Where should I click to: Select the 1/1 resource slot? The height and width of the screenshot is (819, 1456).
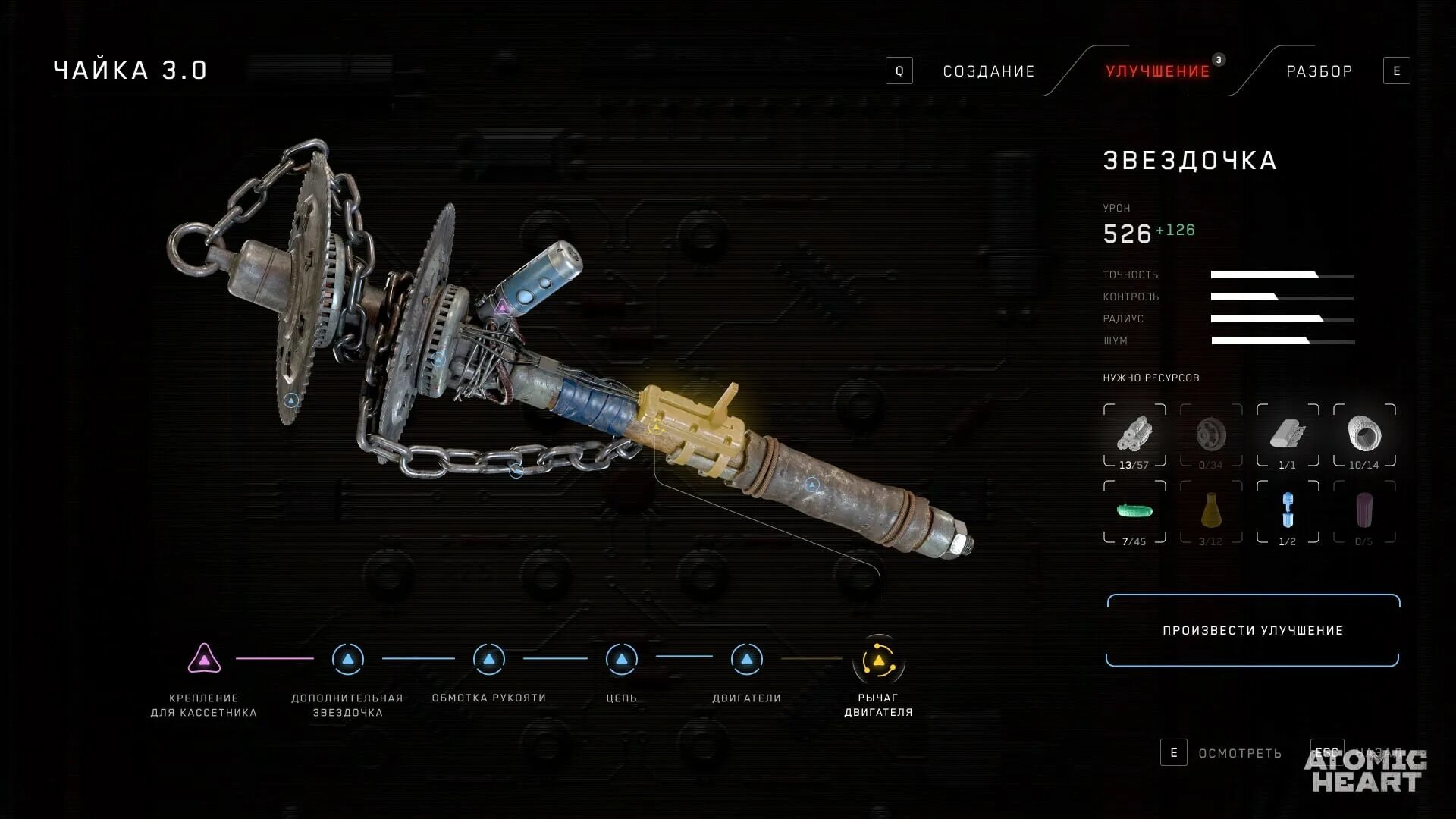pyautogui.click(x=1288, y=436)
